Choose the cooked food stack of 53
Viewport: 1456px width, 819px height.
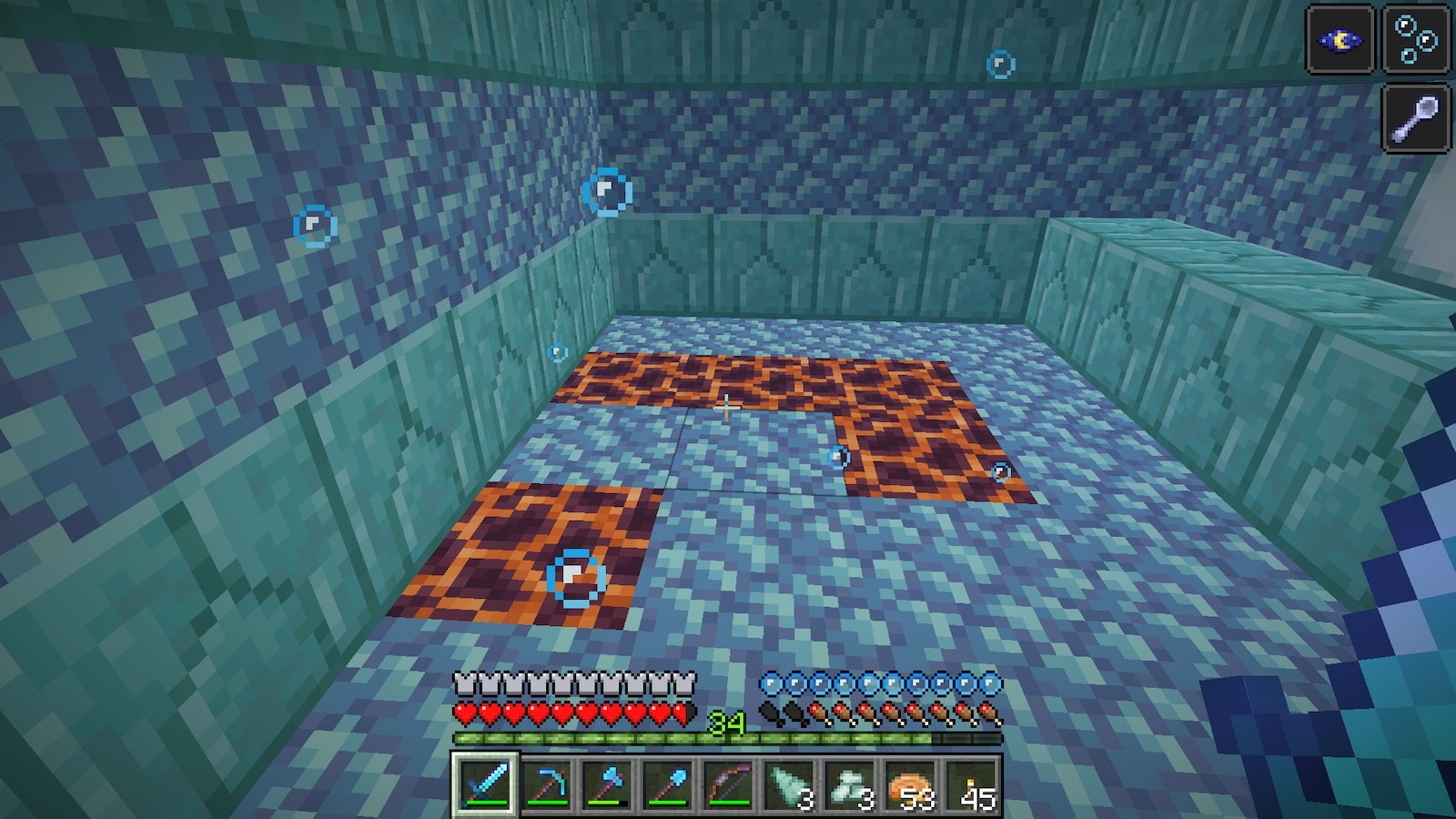[910, 784]
